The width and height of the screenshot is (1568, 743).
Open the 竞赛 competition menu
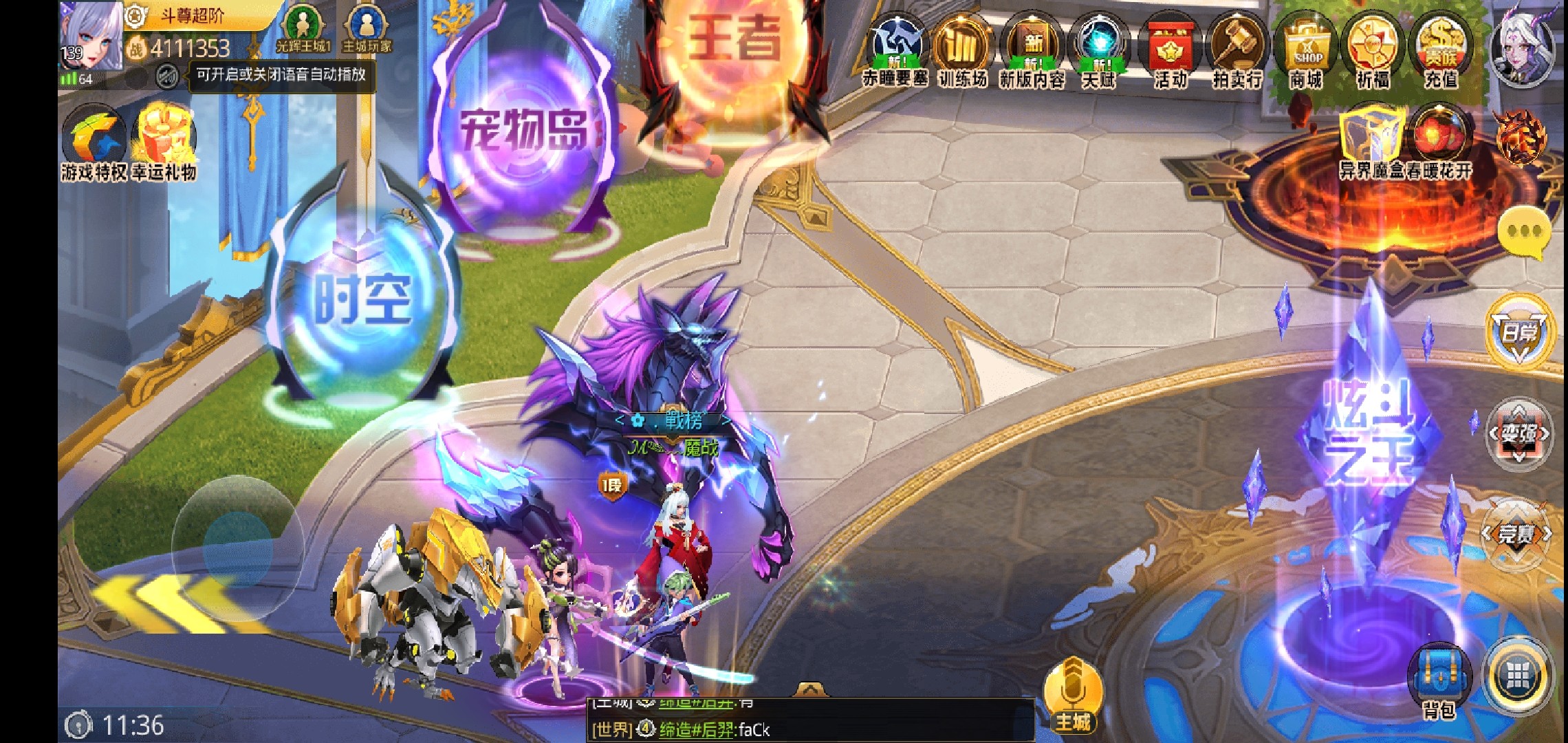1516,535
